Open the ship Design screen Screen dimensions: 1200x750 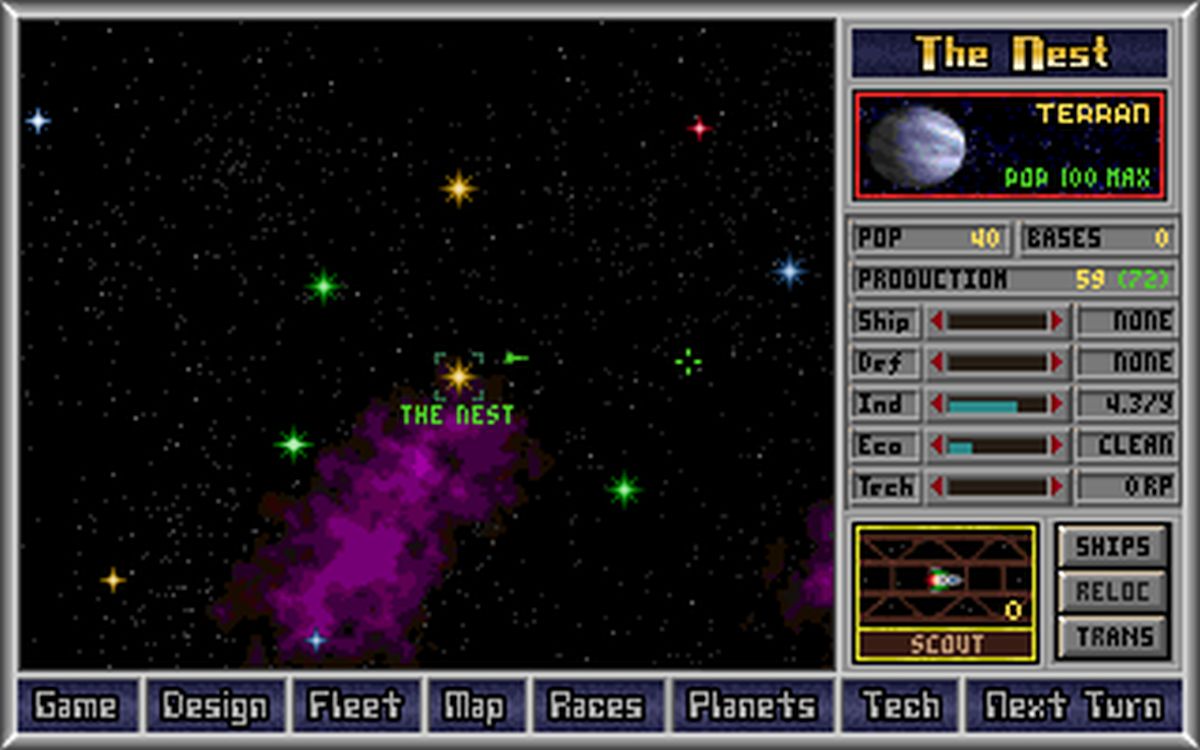(x=215, y=706)
